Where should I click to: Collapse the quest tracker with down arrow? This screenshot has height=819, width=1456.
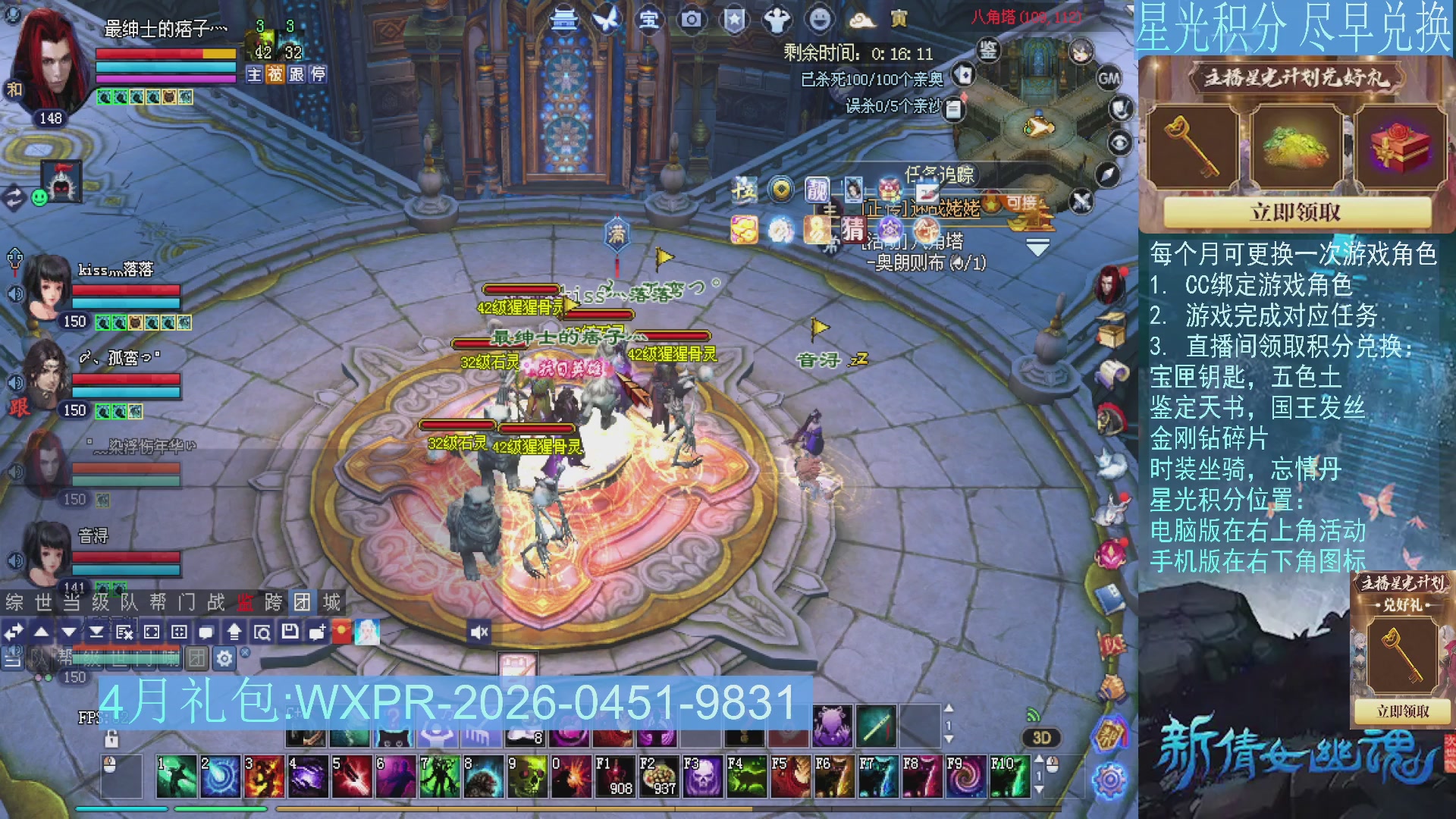[x=1037, y=248]
